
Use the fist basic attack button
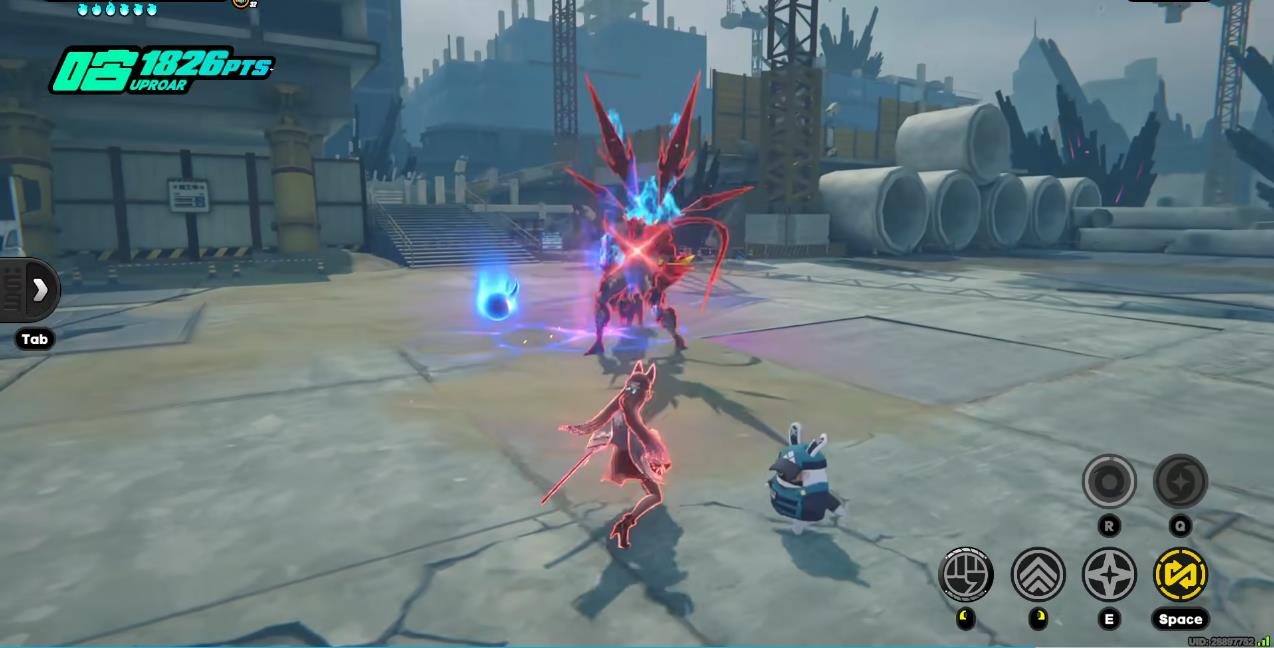click(x=966, y=575)
